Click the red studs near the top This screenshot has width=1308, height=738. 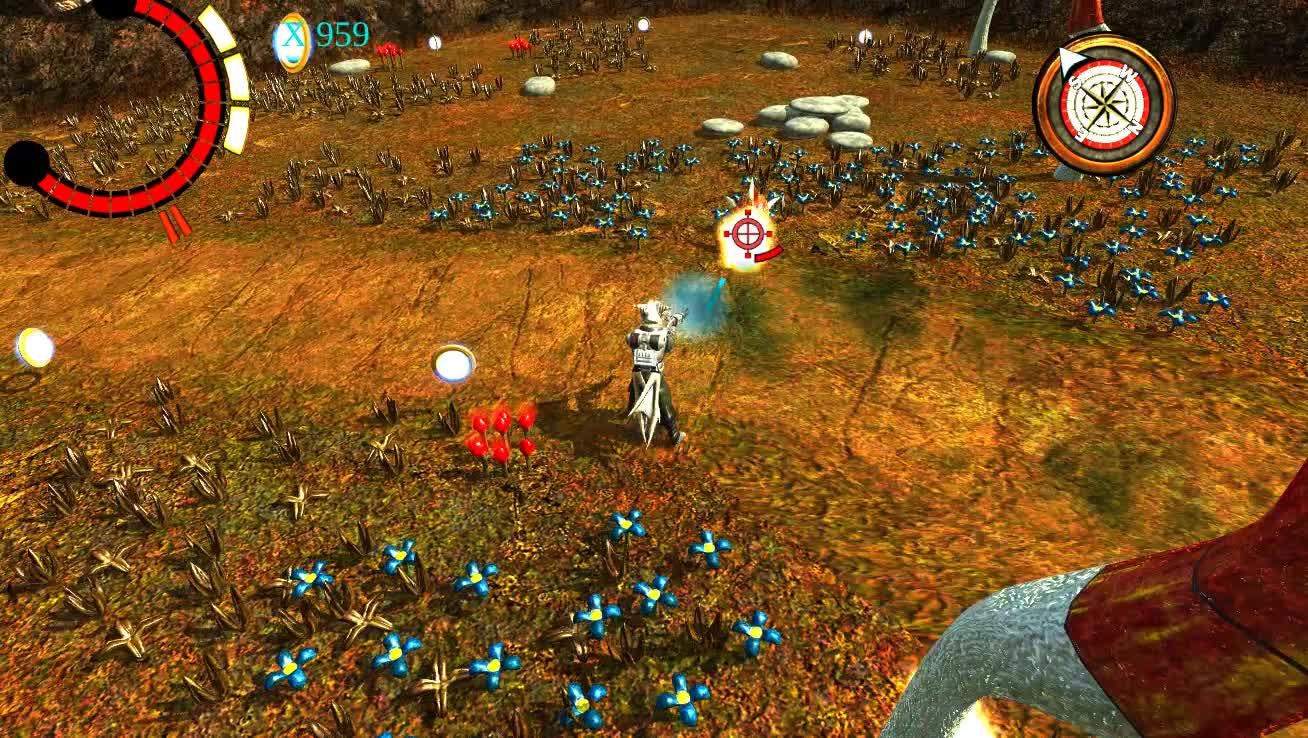click(x=519, y=45)
